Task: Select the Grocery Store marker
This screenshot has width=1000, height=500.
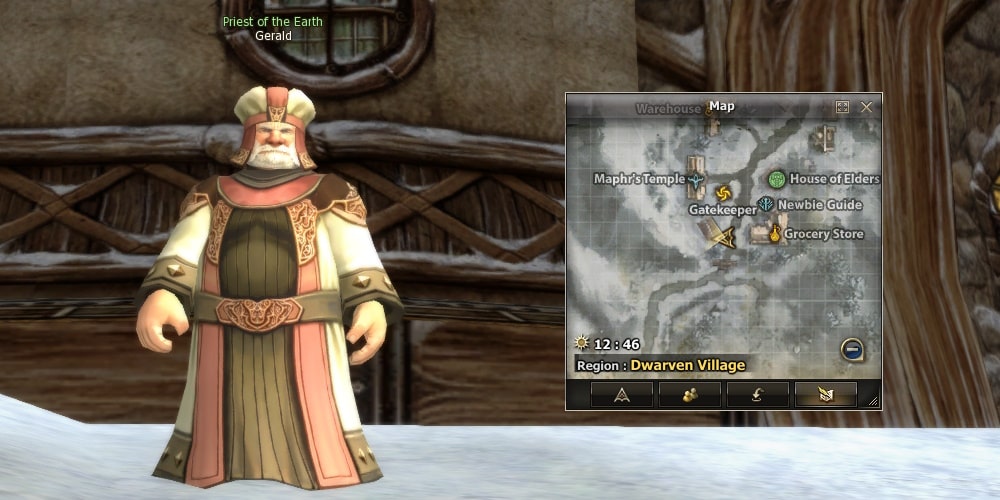Action: click(x=773, y=234)
